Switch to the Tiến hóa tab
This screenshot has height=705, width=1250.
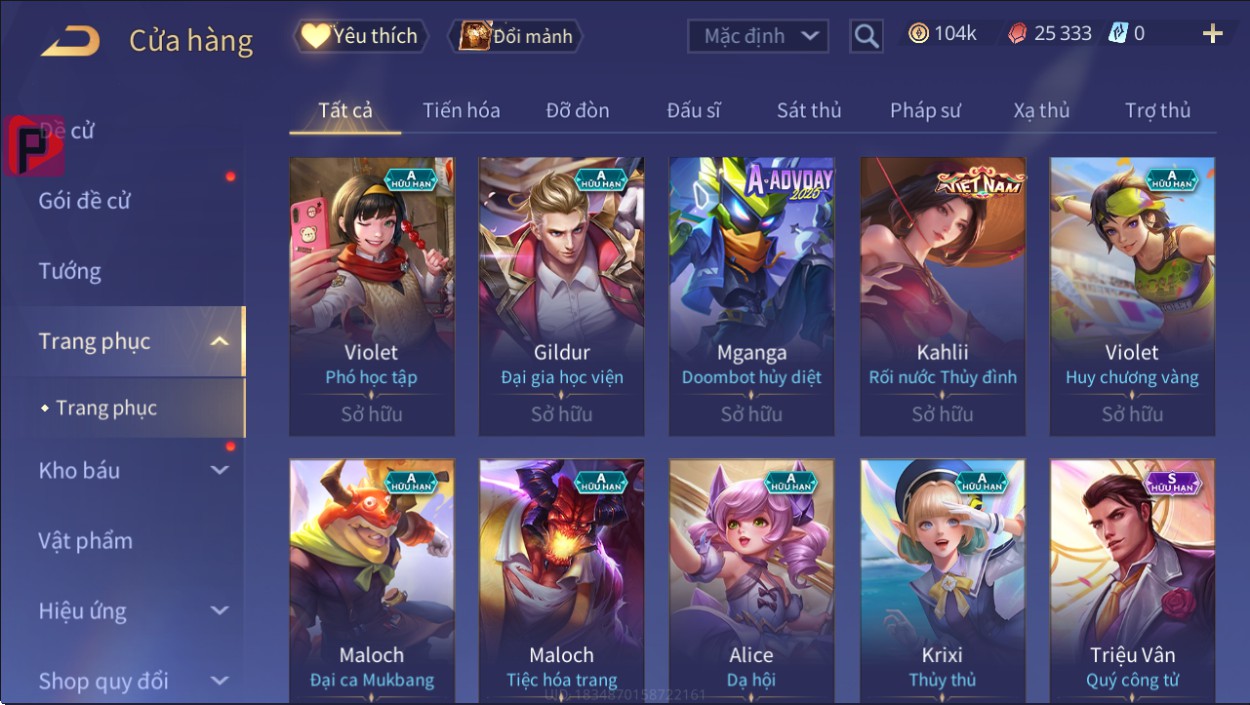tap(461, 111)
